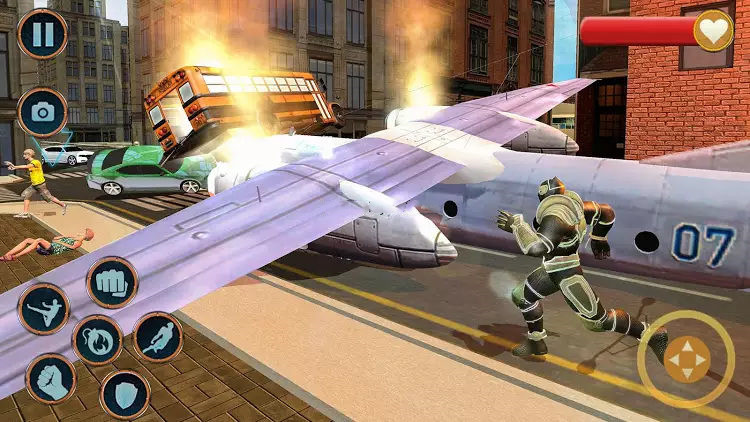Perform the flying kick attack

(x=42, y=309)
